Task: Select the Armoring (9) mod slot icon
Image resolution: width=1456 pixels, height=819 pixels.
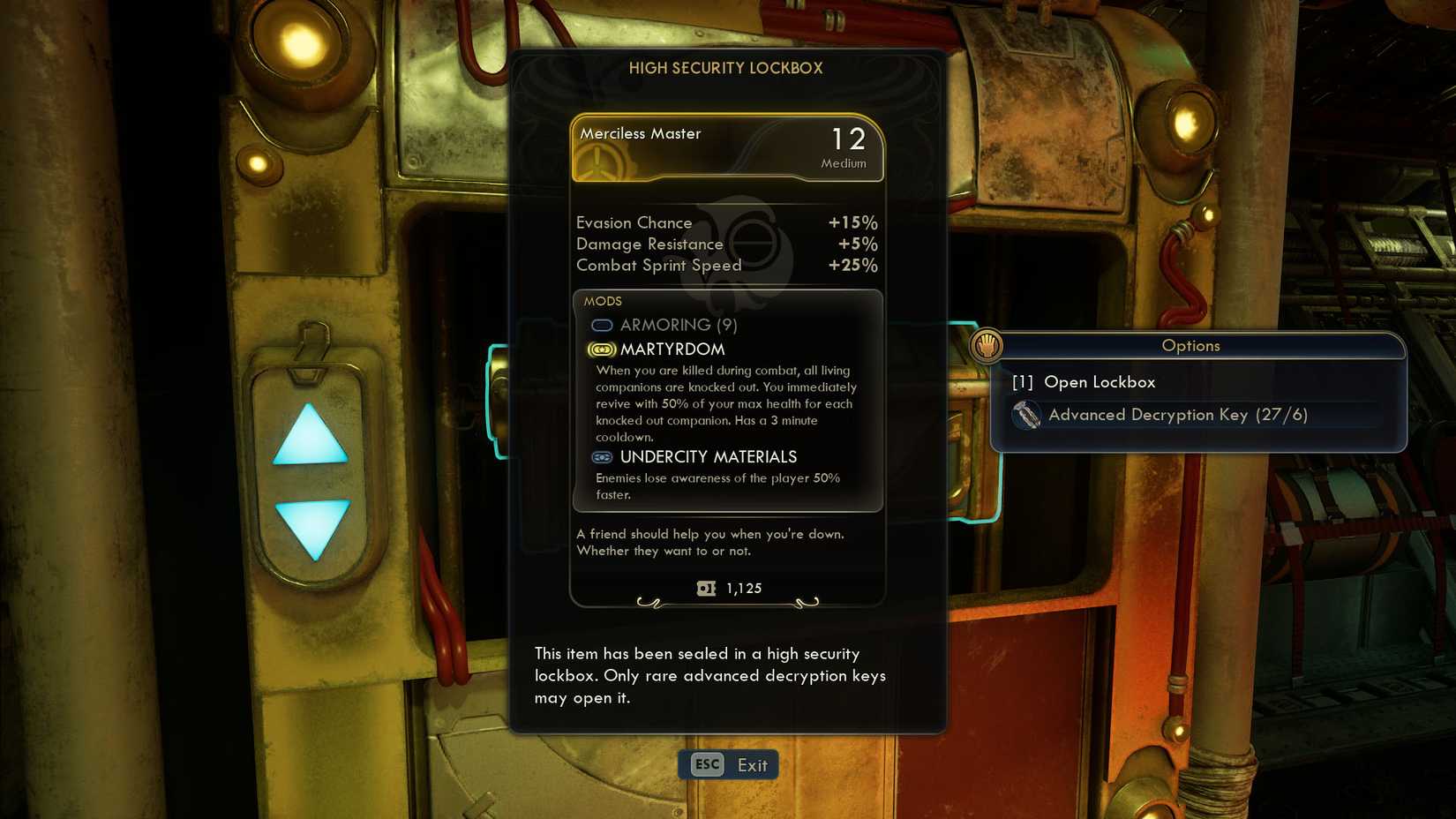Action: (602, 326)
